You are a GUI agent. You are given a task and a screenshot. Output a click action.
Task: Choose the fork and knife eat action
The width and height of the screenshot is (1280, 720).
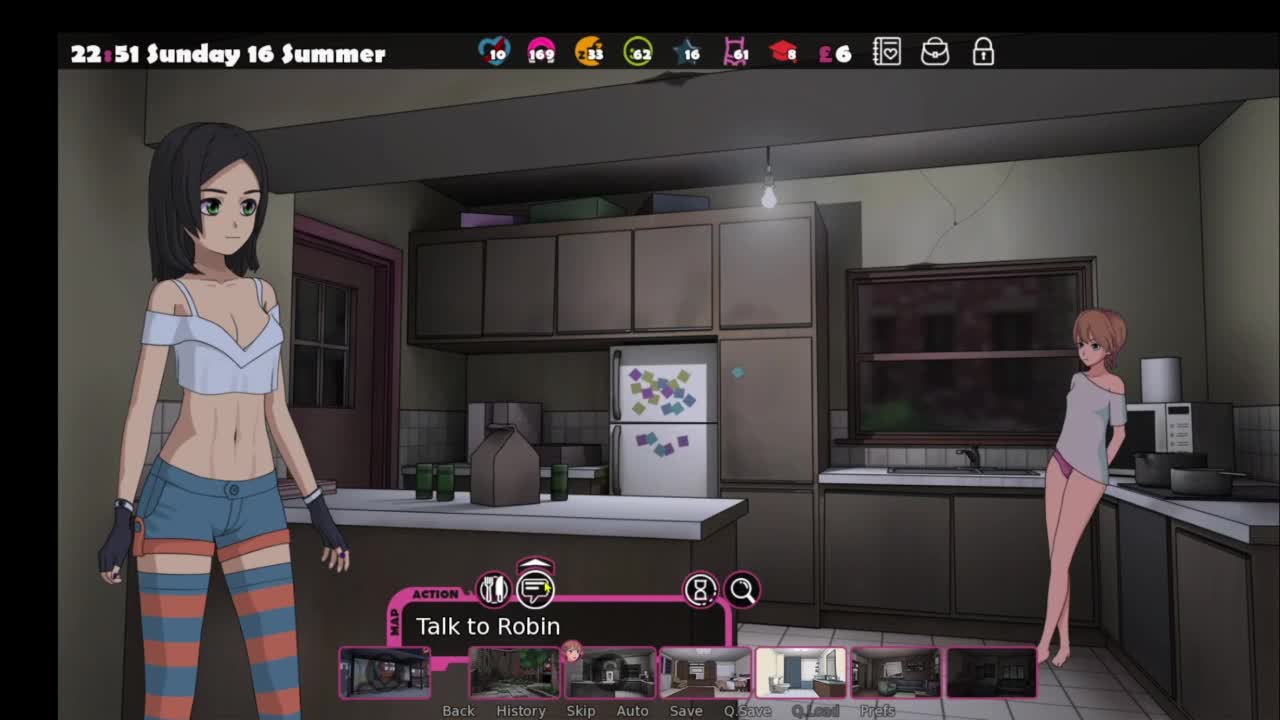[493, 589]
